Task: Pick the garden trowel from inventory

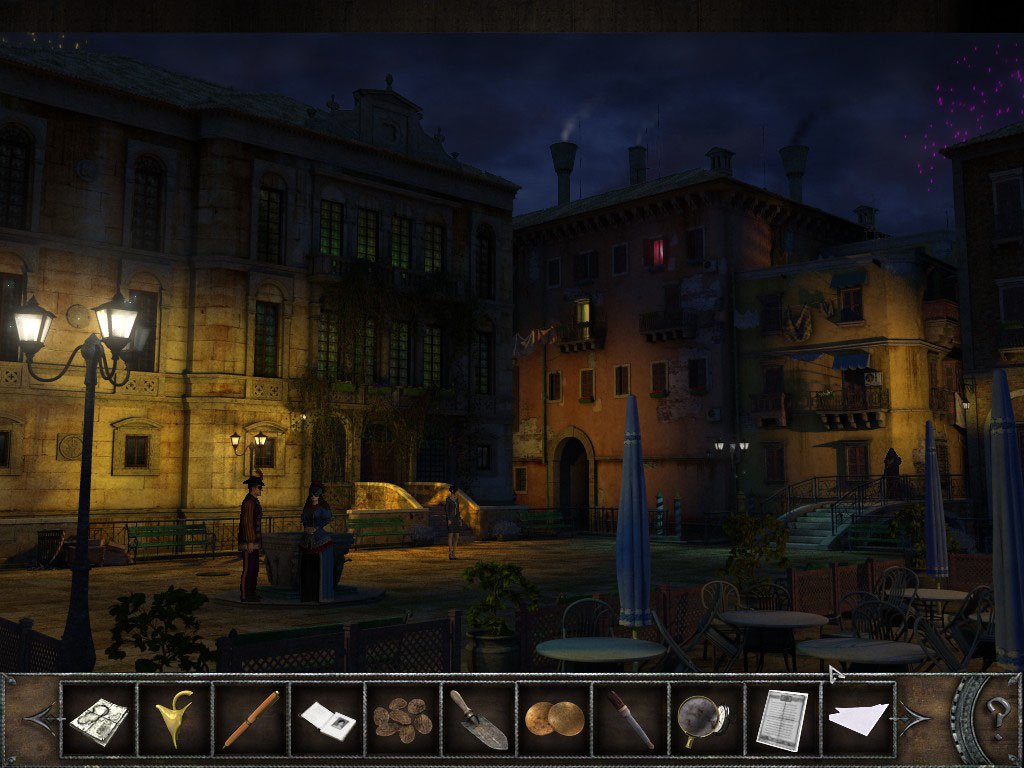Action: [x=478, y=718]
